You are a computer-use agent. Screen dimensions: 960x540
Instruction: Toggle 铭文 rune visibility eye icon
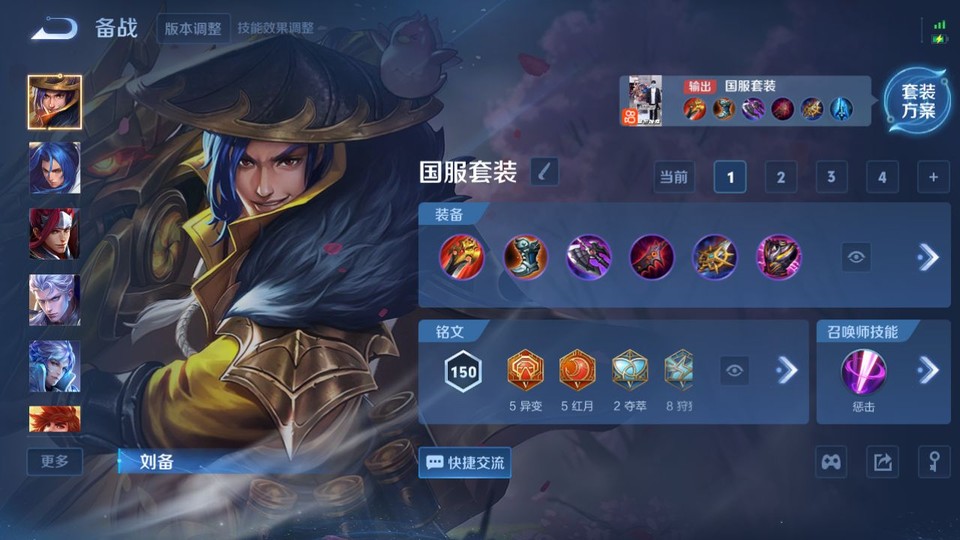[x=735, y=371]
